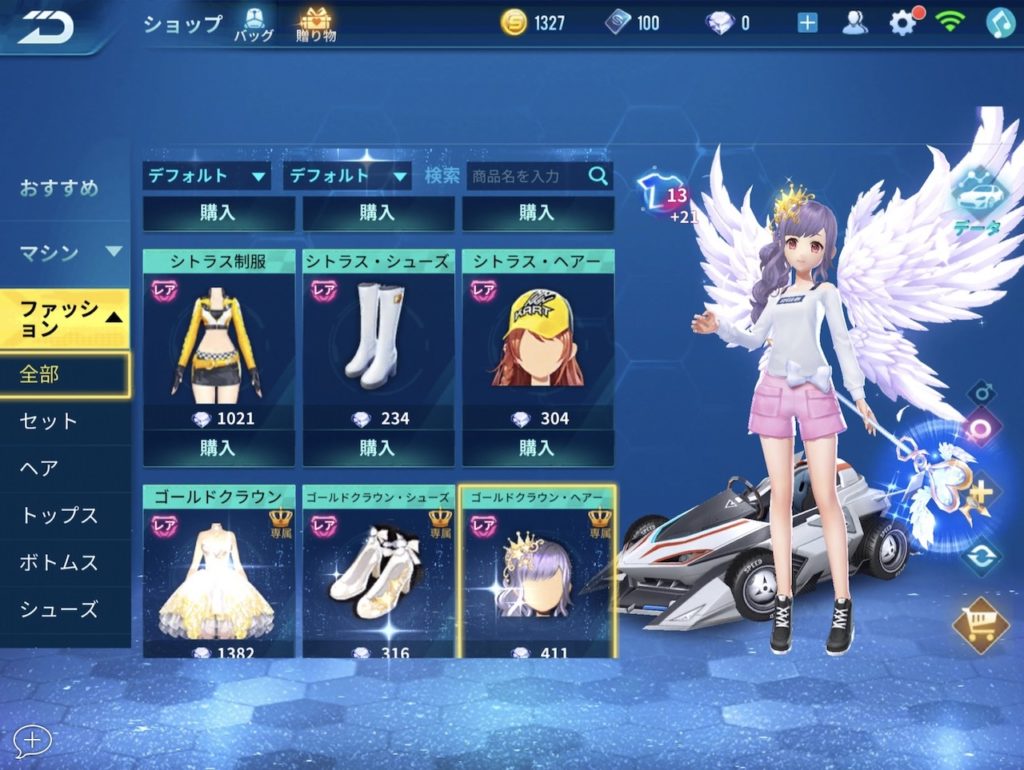Show the ボトムス subcategory
Screen dimensions: 1024x770
pyautogui.click(x=59, y=563)
